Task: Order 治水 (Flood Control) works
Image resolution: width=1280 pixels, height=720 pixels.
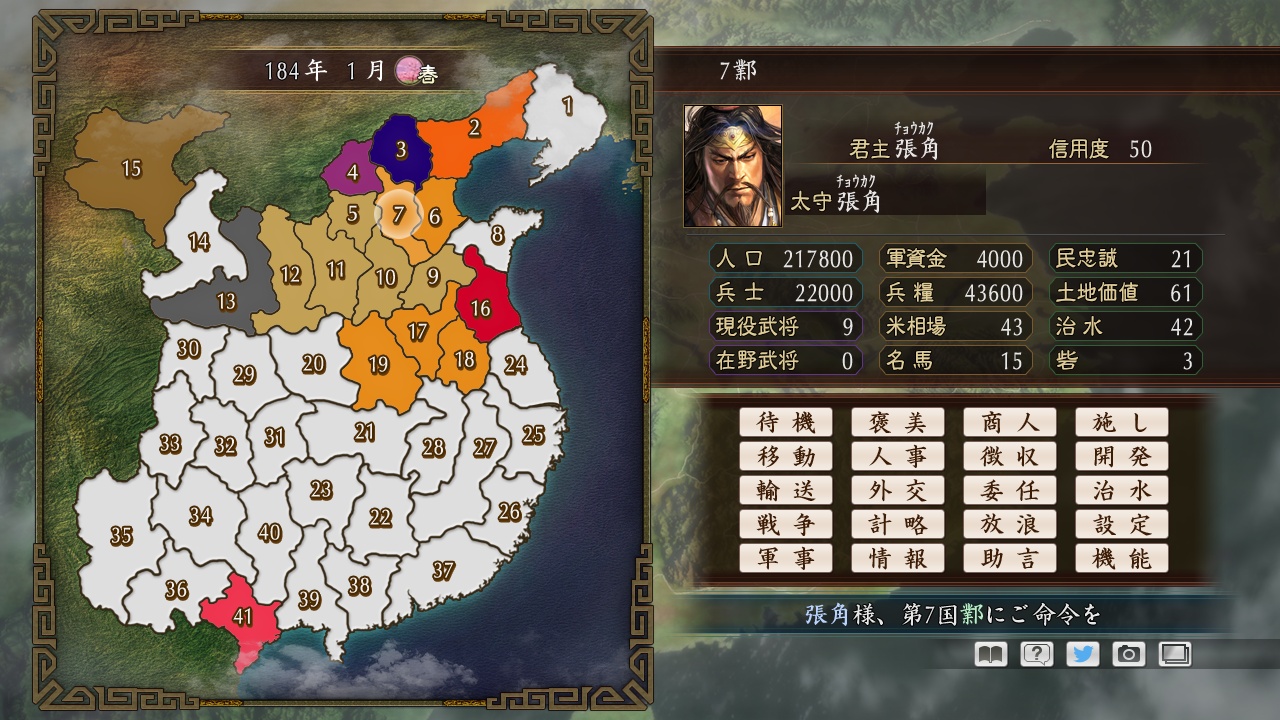Action: (1122, 490)
